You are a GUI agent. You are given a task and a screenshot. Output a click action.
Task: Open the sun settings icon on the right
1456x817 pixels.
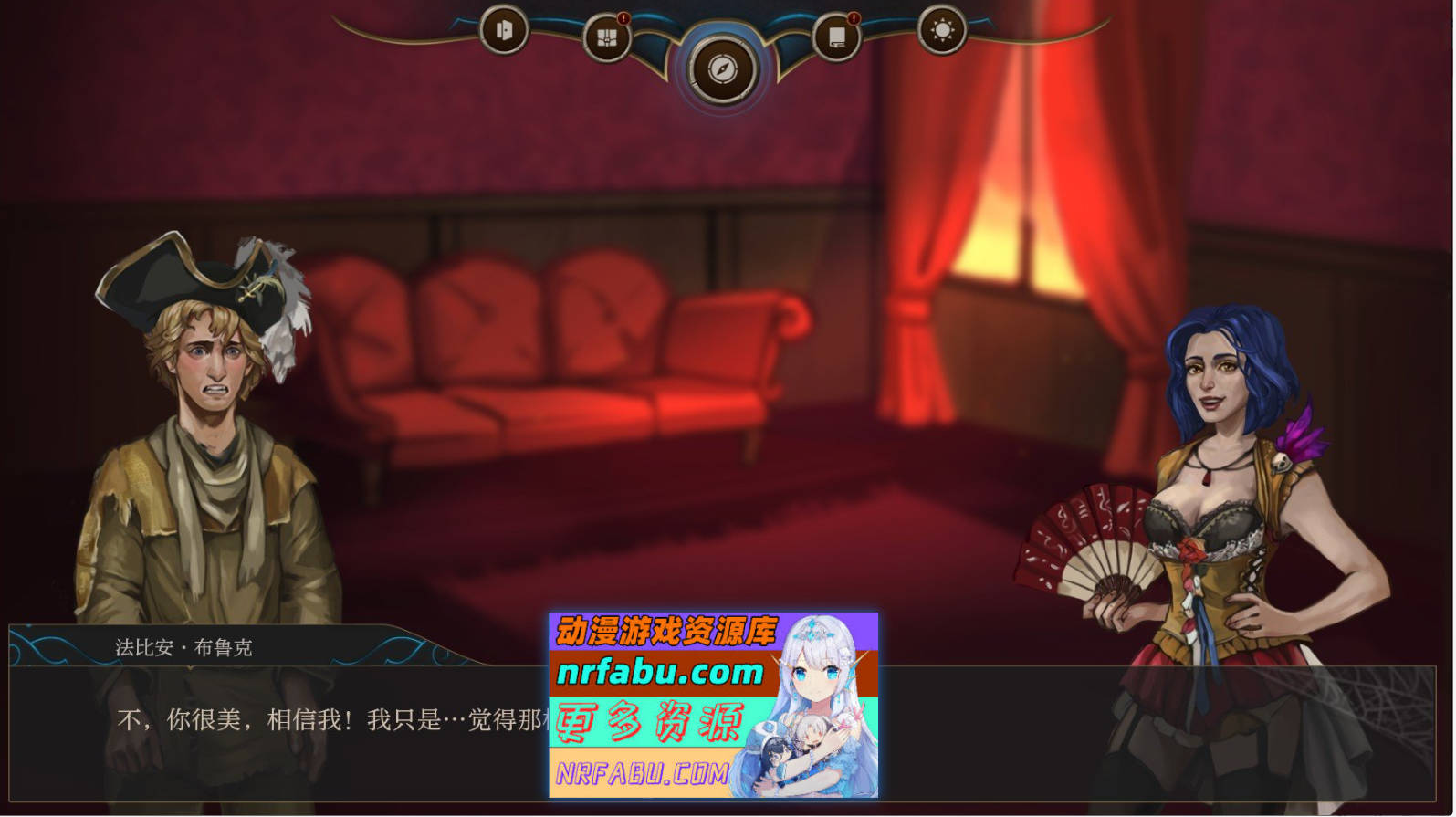click(942, 28)
